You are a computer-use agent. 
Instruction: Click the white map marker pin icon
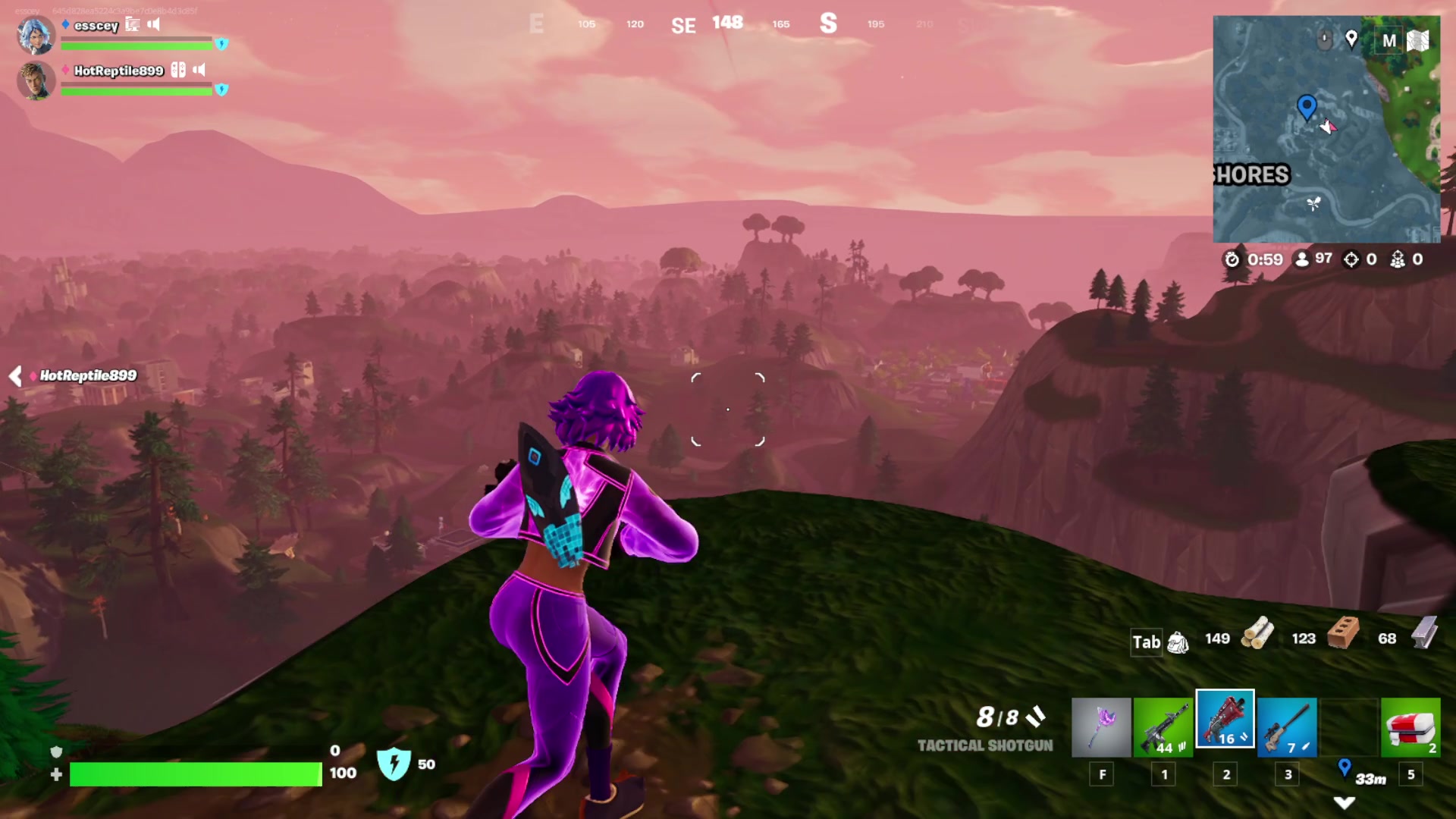[1351, 38]
